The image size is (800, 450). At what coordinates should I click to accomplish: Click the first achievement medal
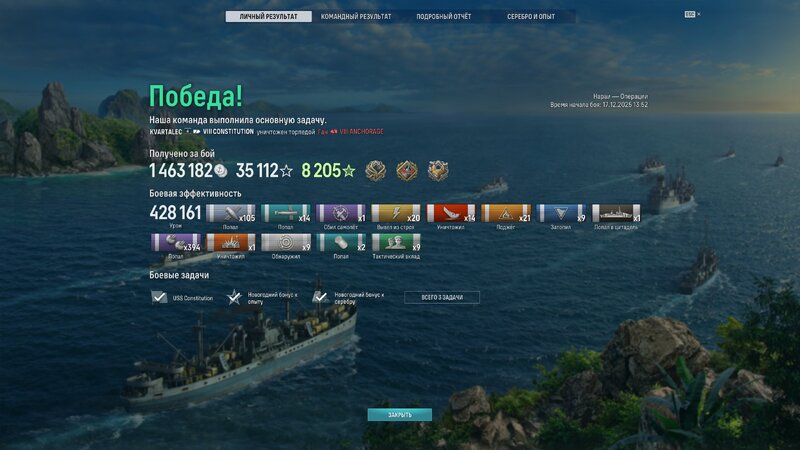point(375,171)
